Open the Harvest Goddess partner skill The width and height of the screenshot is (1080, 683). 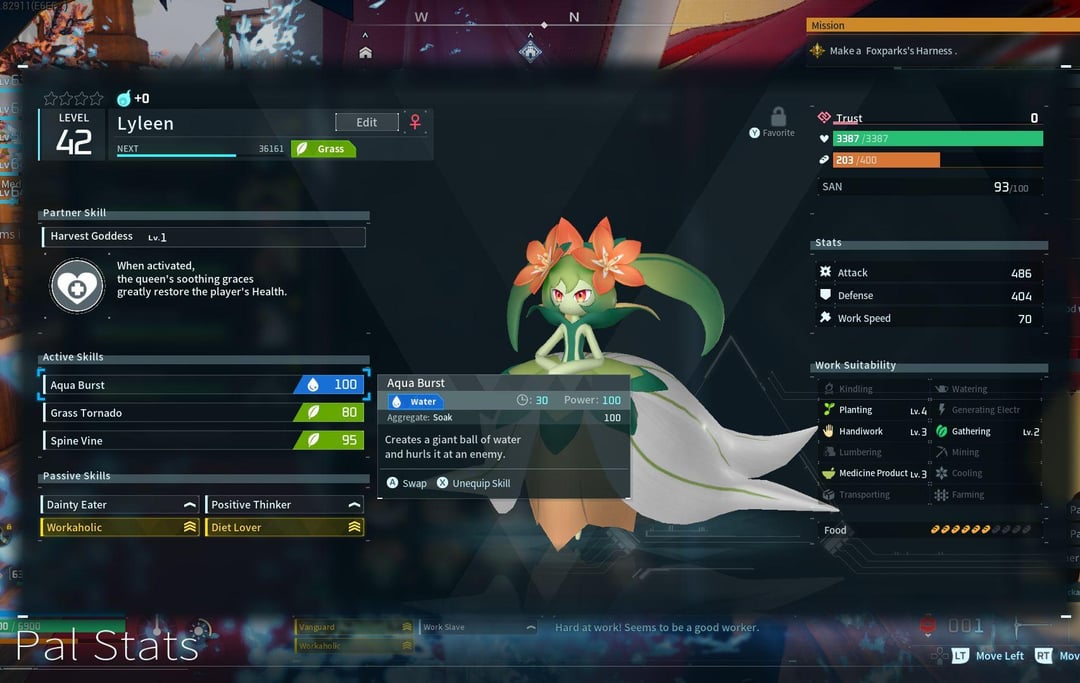pyautogui.click(x=204, y=237)
